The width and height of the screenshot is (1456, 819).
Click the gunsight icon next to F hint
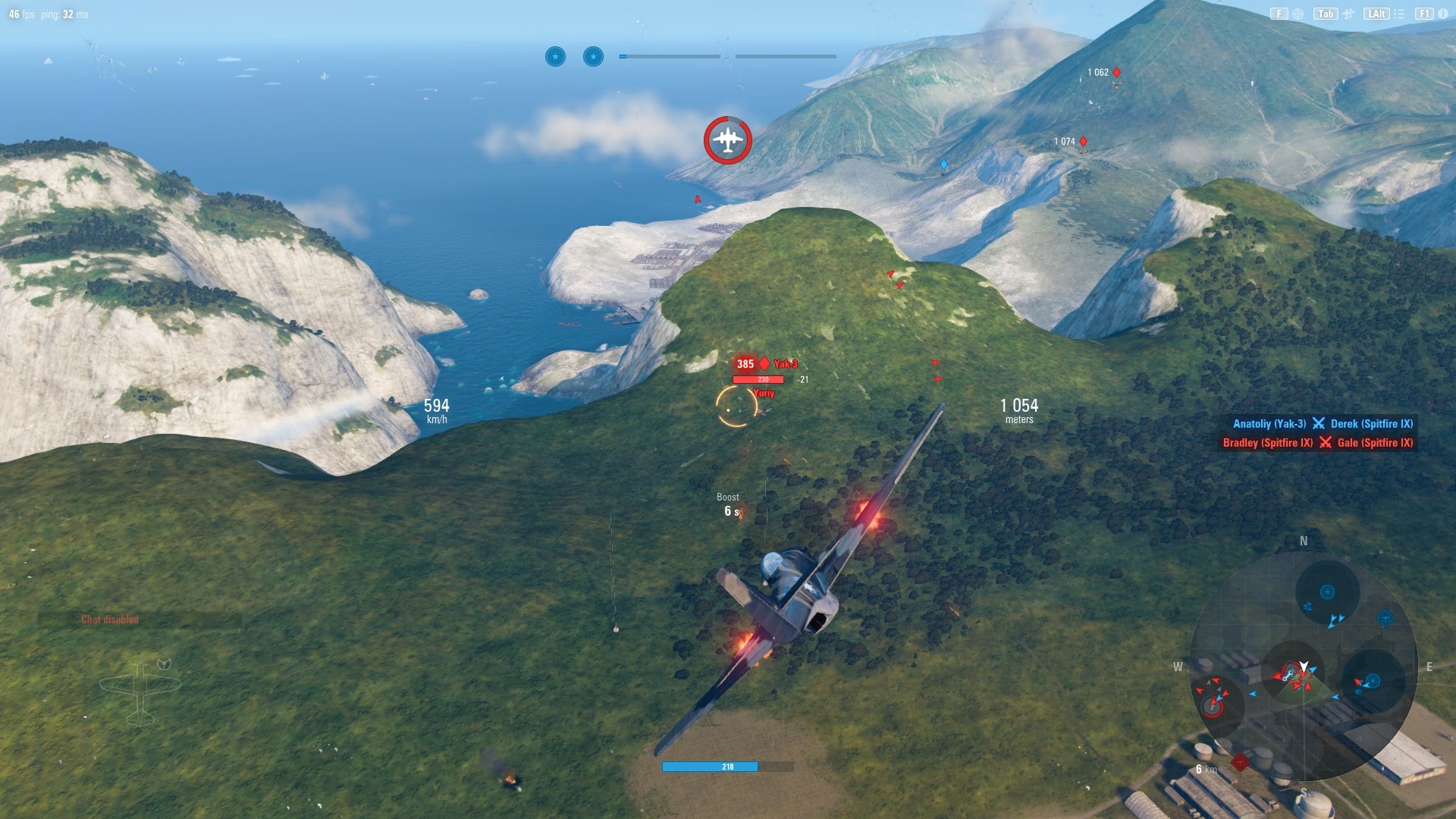tap(1297, 14)
